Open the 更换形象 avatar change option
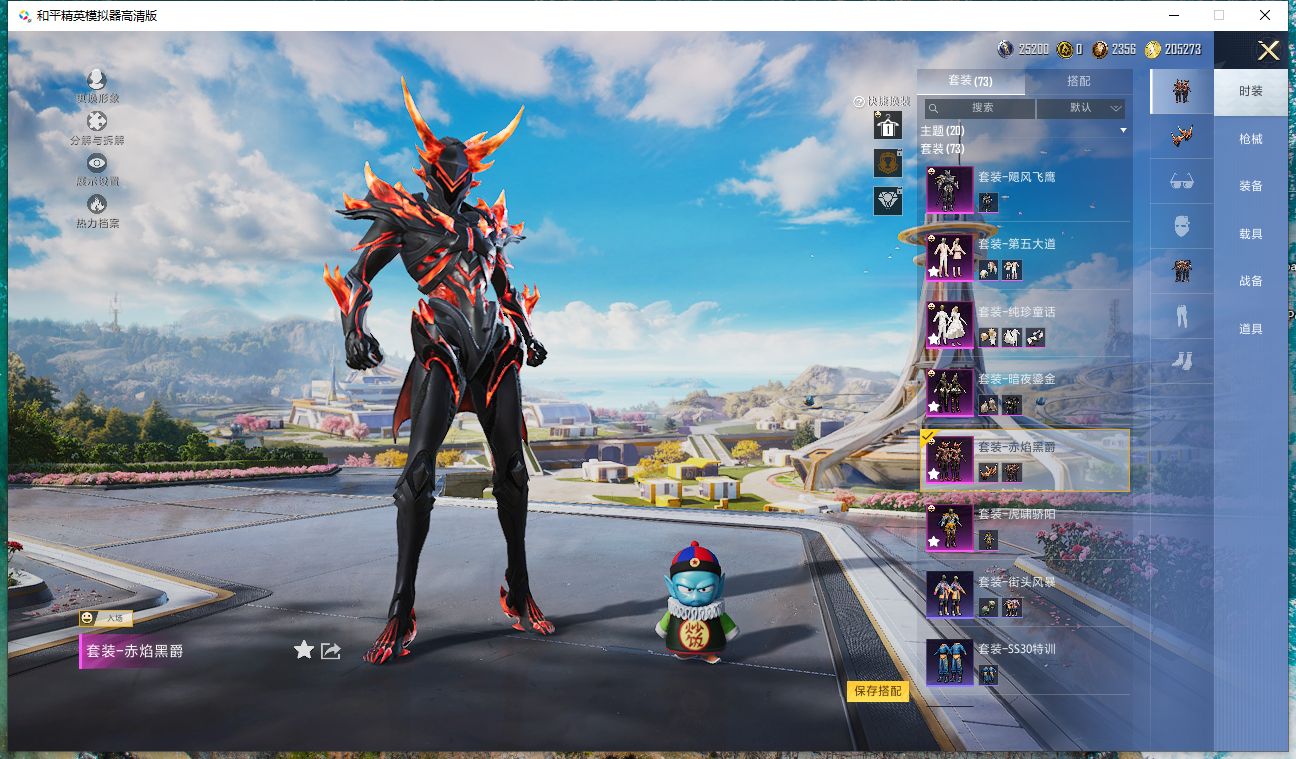Viewport: 1296px width, 759px height. point(97,81)
